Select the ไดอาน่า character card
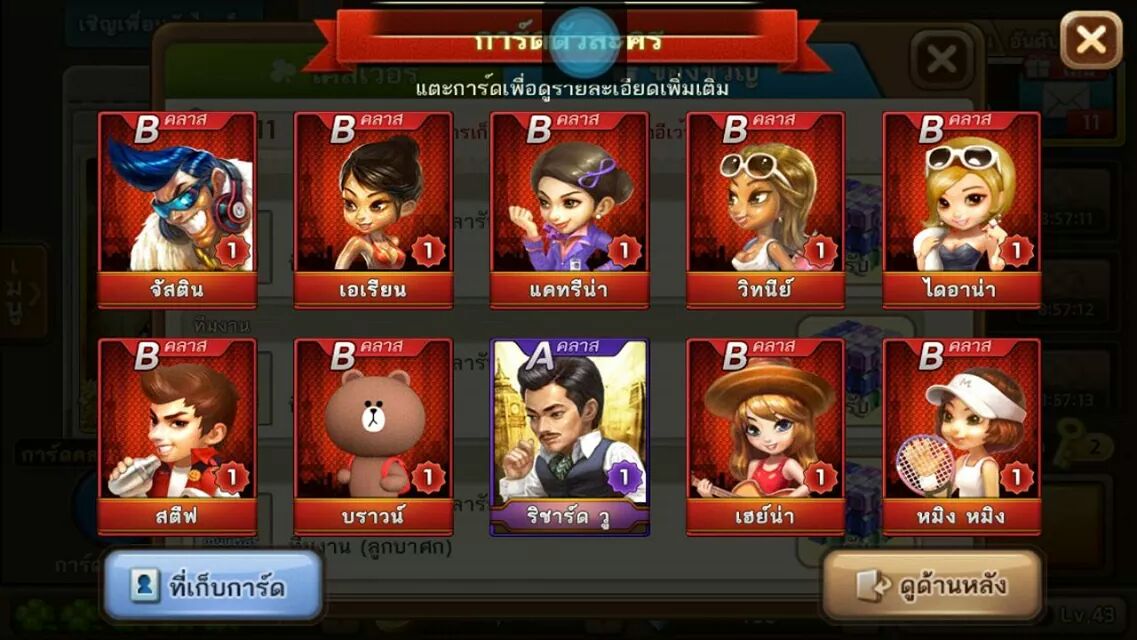The height and width of the screenshot is (640, 1137). tap(961, 209)
